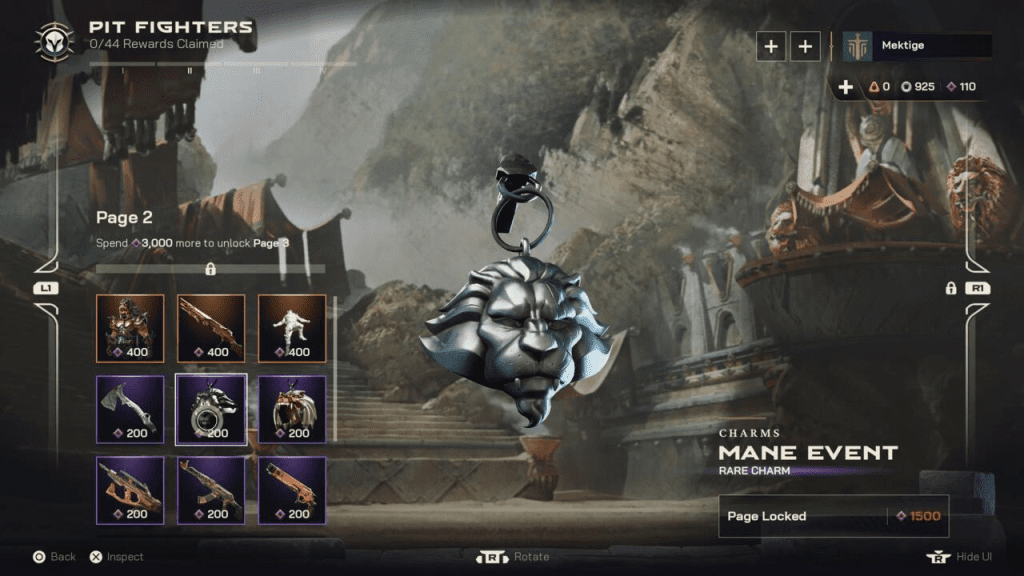Select the compact copper gun reward tile
This screenshot has width=1024, height=576.
pos(292,490)
